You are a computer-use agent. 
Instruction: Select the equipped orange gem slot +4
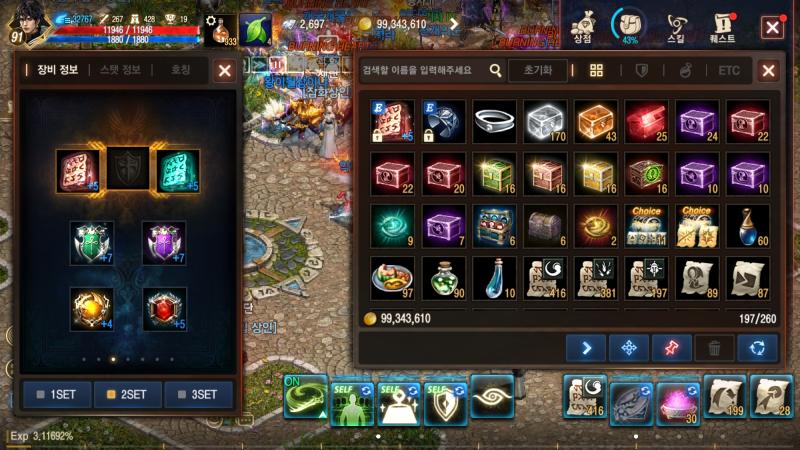point(91,308)
